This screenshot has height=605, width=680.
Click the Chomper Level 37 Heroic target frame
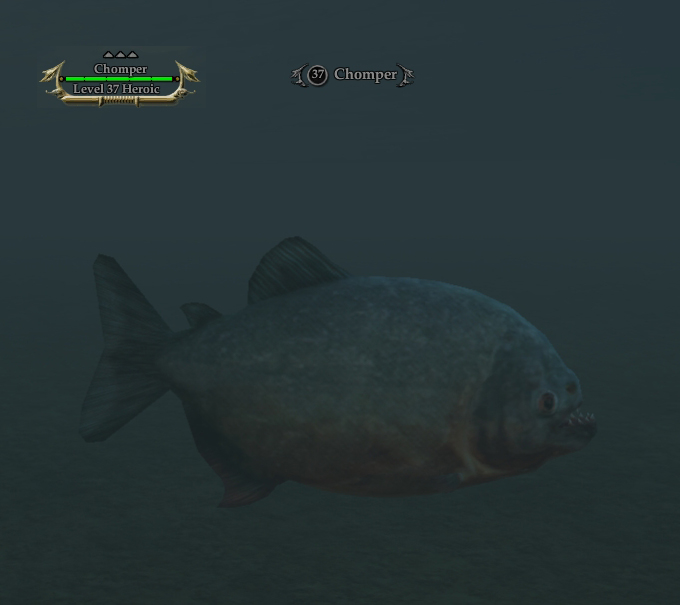click(x=119, y=80)
